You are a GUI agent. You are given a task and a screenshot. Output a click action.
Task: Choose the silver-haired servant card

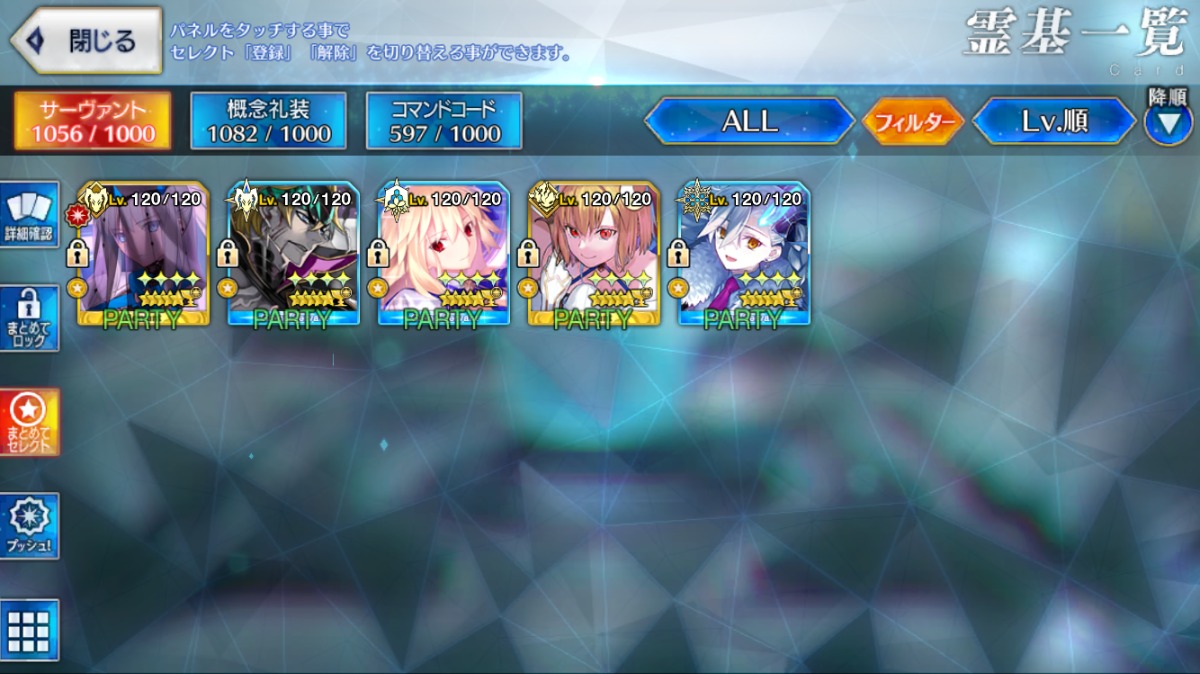(744, 255)
